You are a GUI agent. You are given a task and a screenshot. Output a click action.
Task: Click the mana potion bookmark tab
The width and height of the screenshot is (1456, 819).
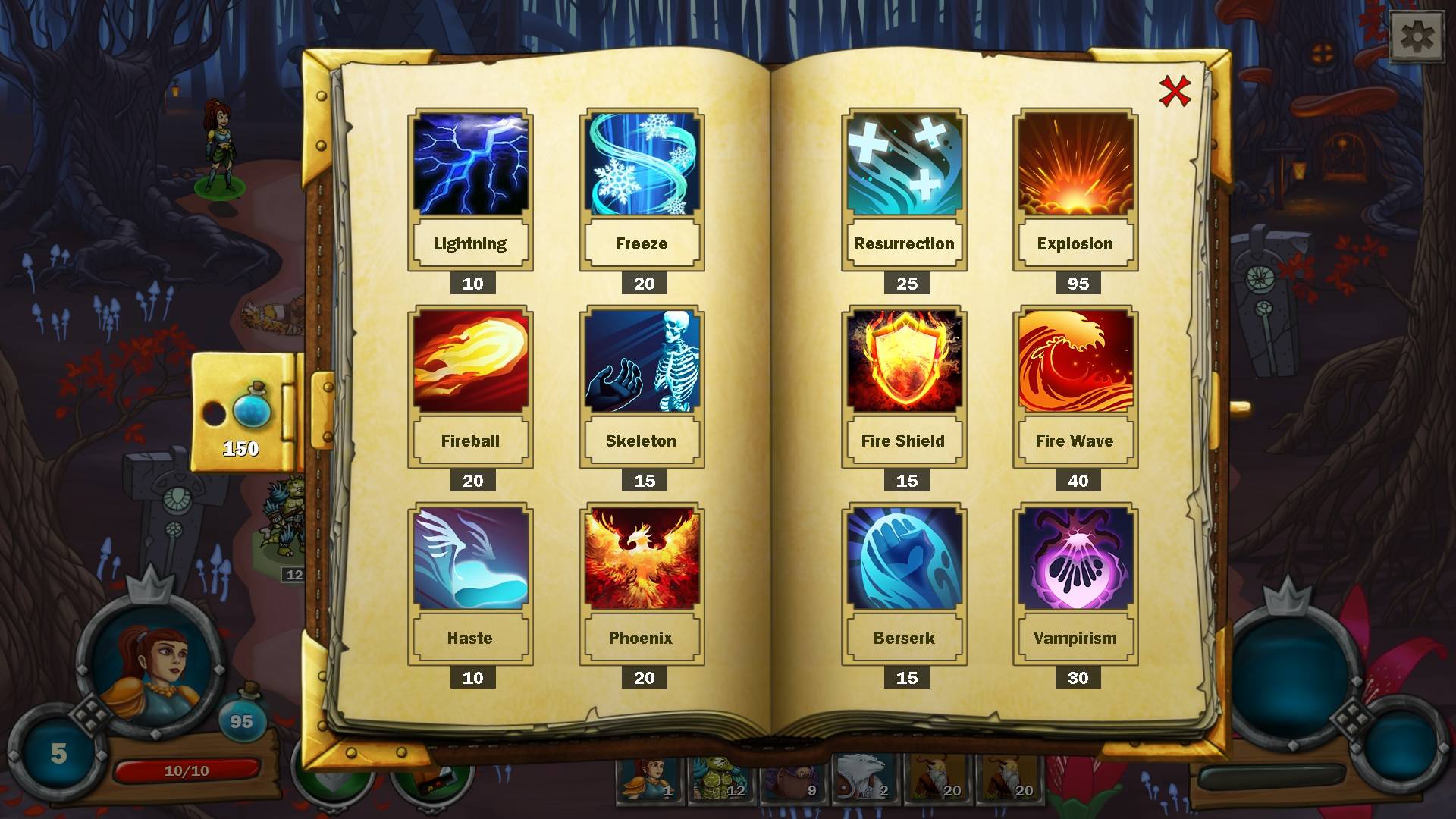tap(243, 413)
